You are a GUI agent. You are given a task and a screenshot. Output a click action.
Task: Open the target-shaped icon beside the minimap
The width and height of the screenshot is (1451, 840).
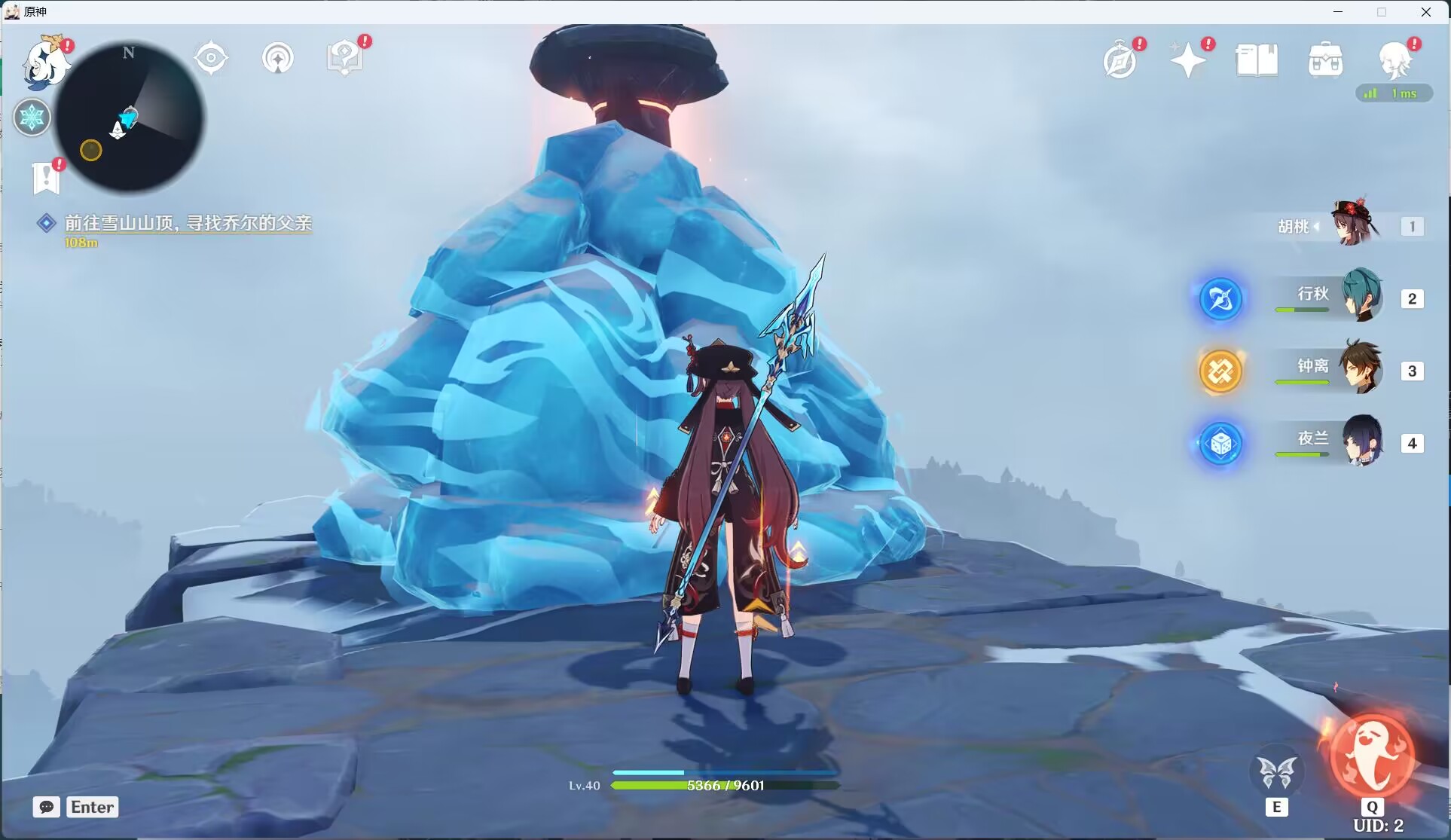pos(211,58)
